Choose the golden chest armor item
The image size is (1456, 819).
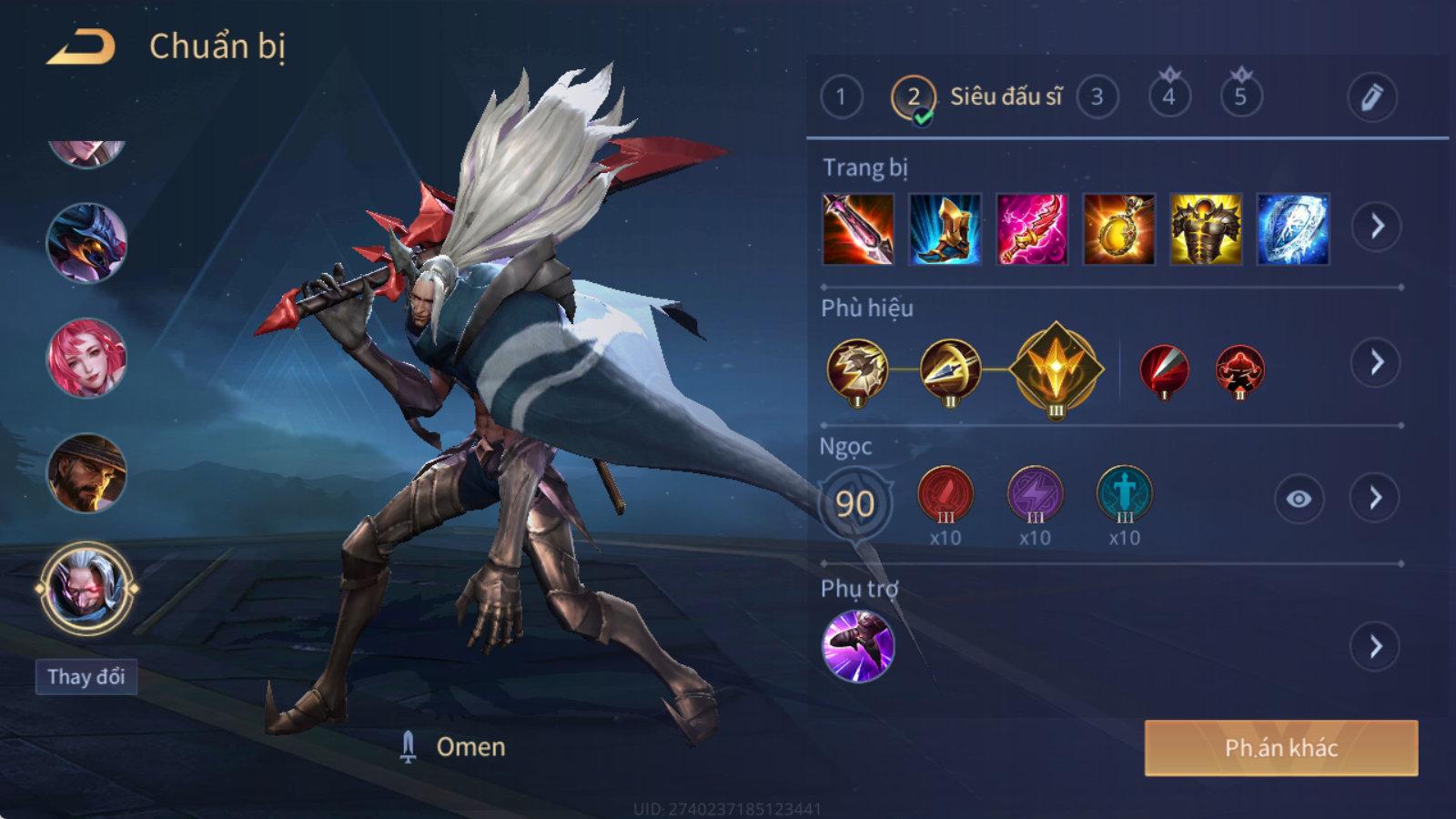(x=1206, y=229)
